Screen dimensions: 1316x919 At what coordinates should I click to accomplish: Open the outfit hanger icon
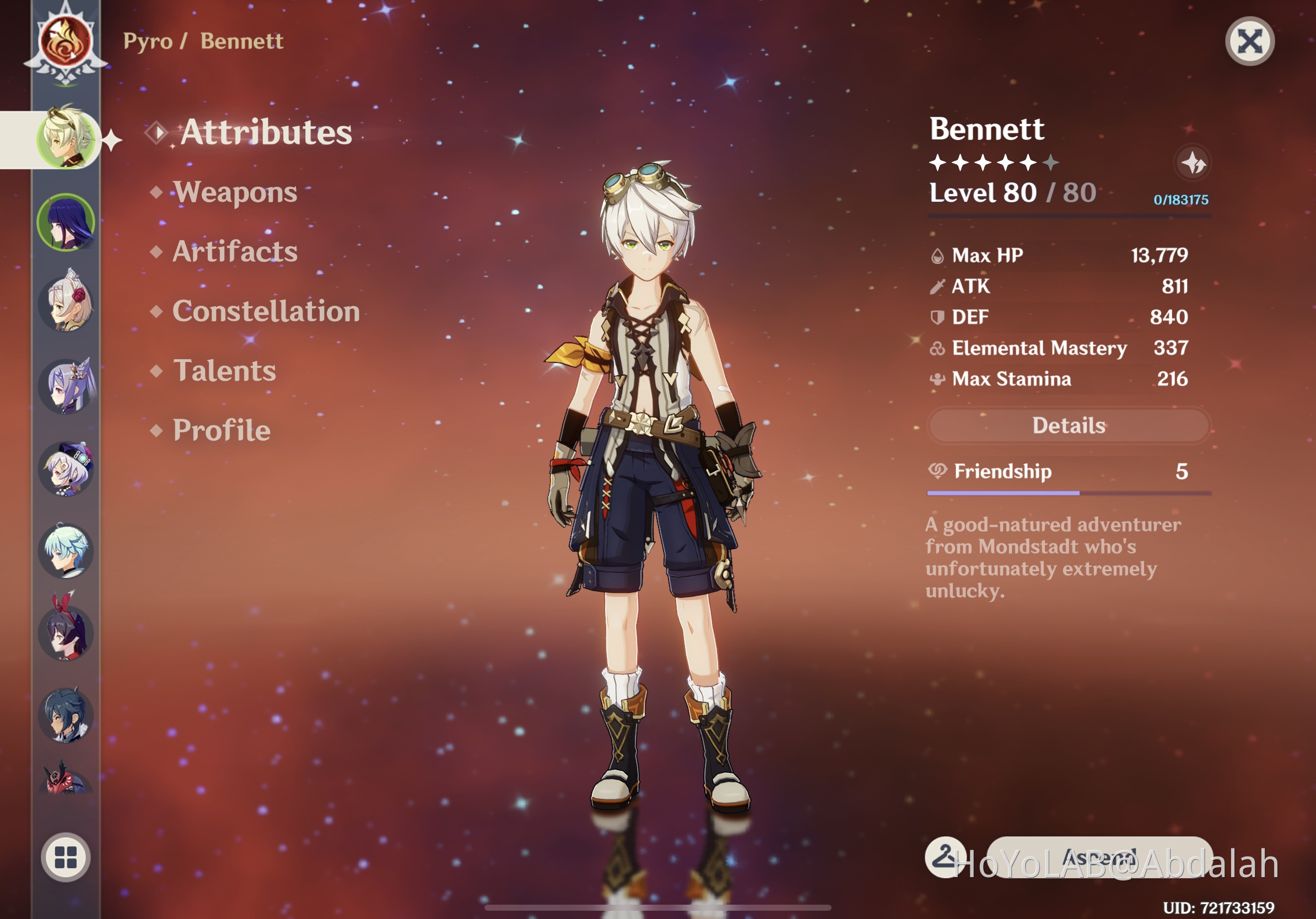point(945,858)
